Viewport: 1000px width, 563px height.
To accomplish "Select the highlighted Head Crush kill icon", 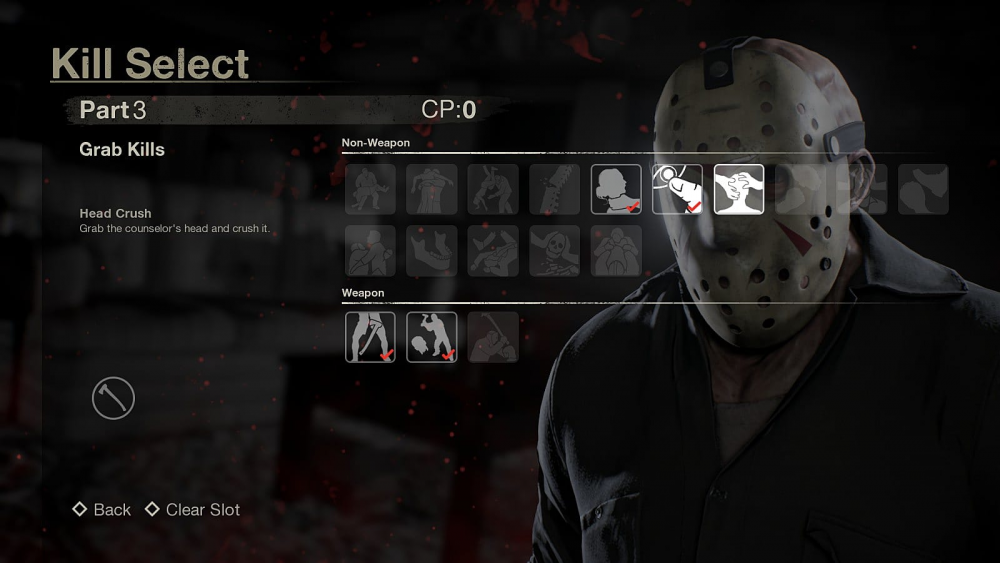I will 739,190.
